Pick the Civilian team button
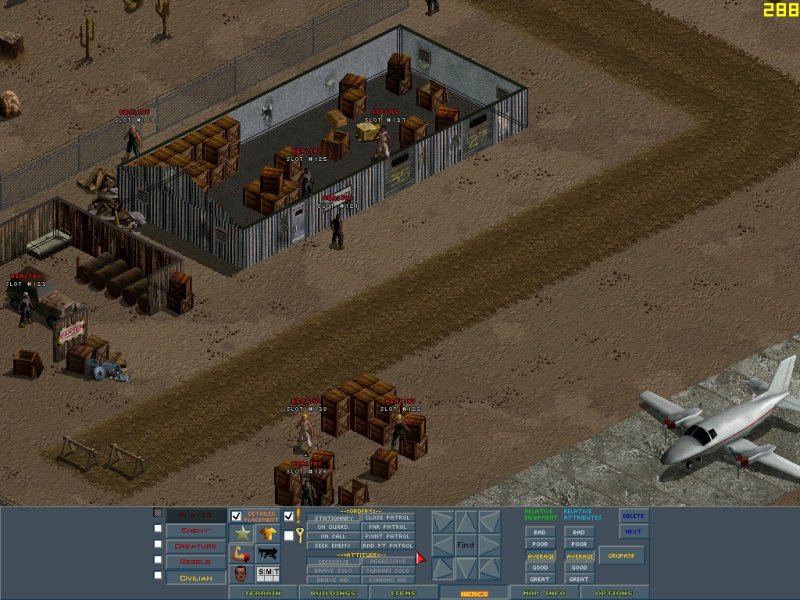The height and width of the screenshot is (600, 800). click(x=196, y=578)
